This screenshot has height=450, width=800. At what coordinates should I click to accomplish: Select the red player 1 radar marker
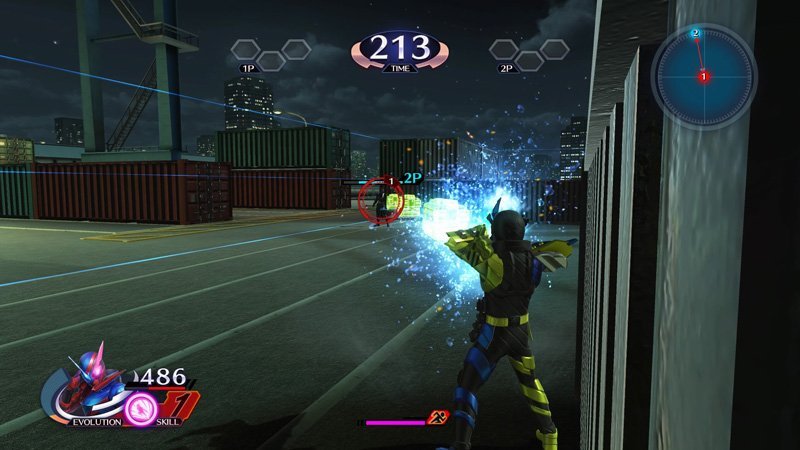coord(704,76)
